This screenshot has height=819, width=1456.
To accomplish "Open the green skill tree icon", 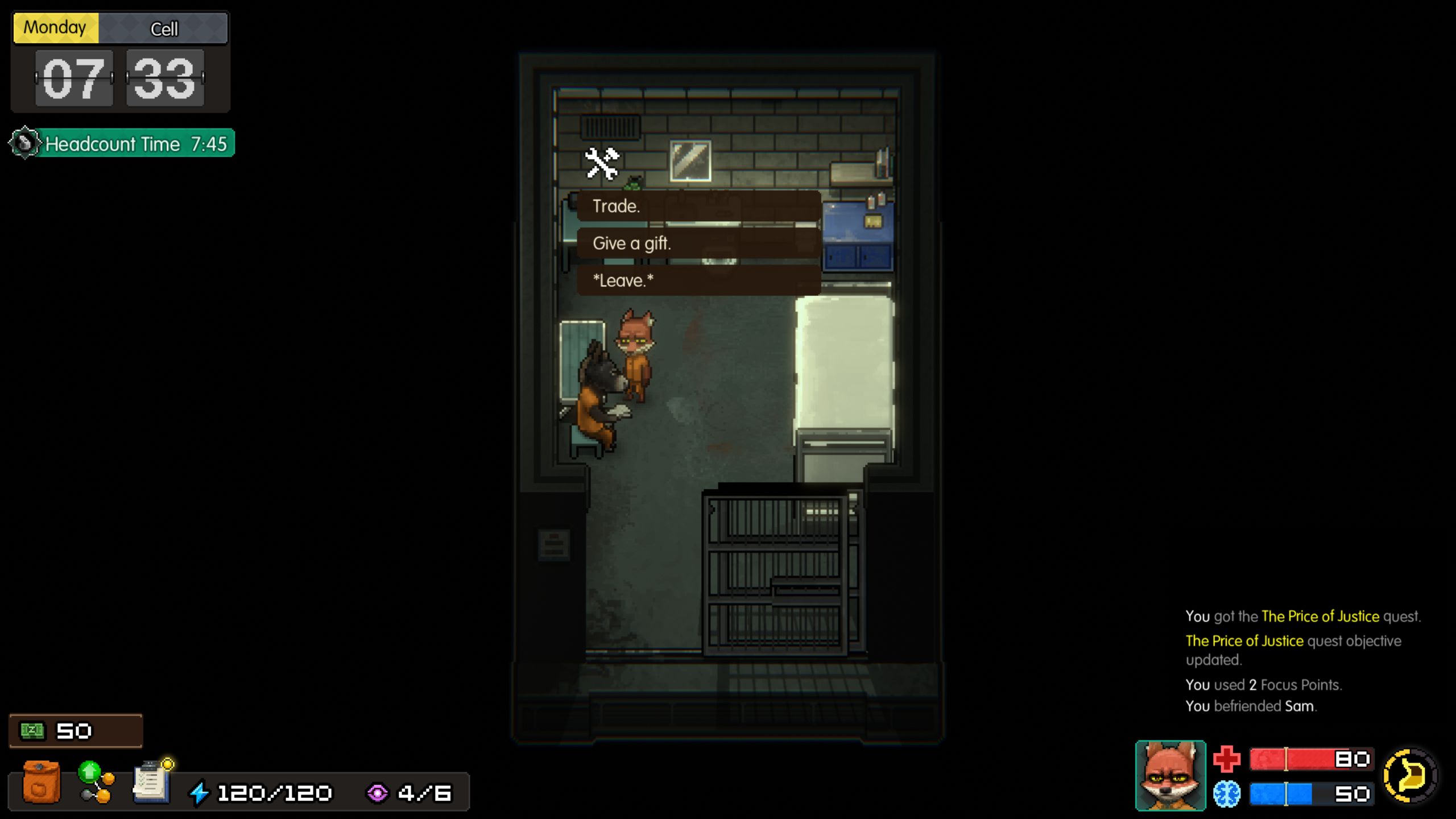I will [96, 783].
